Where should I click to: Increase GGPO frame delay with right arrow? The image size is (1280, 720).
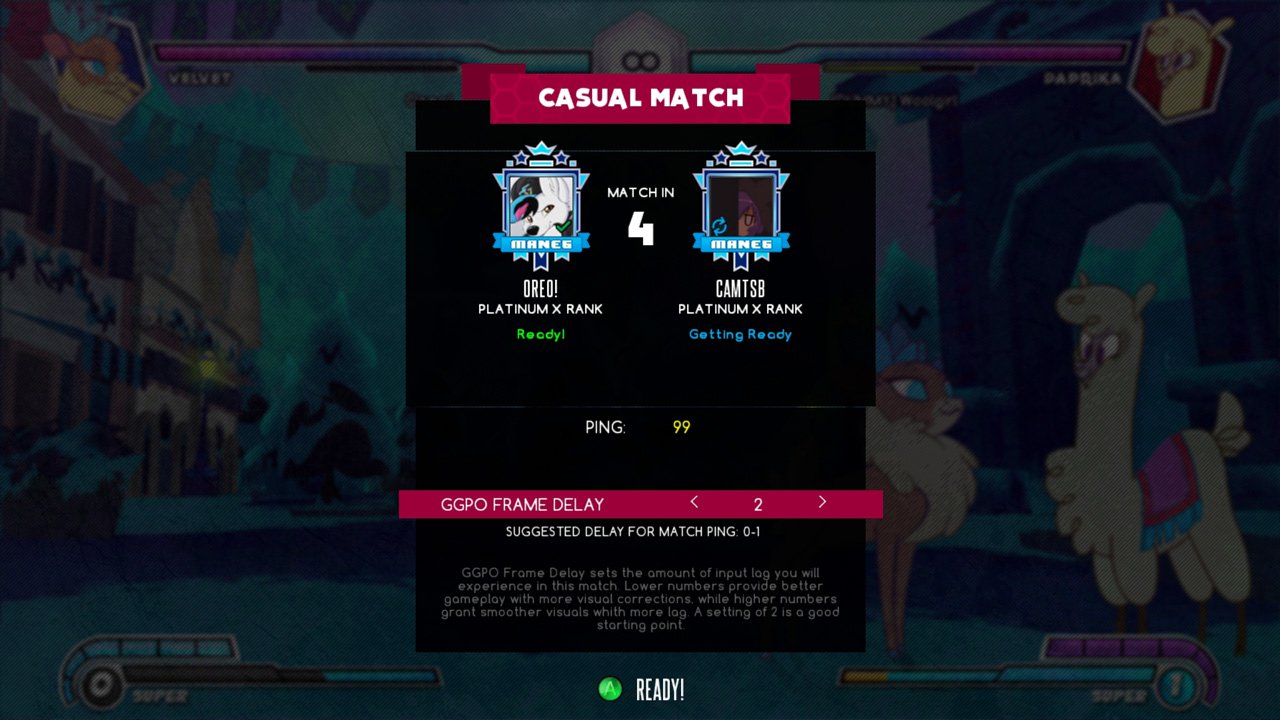(822, 502)
